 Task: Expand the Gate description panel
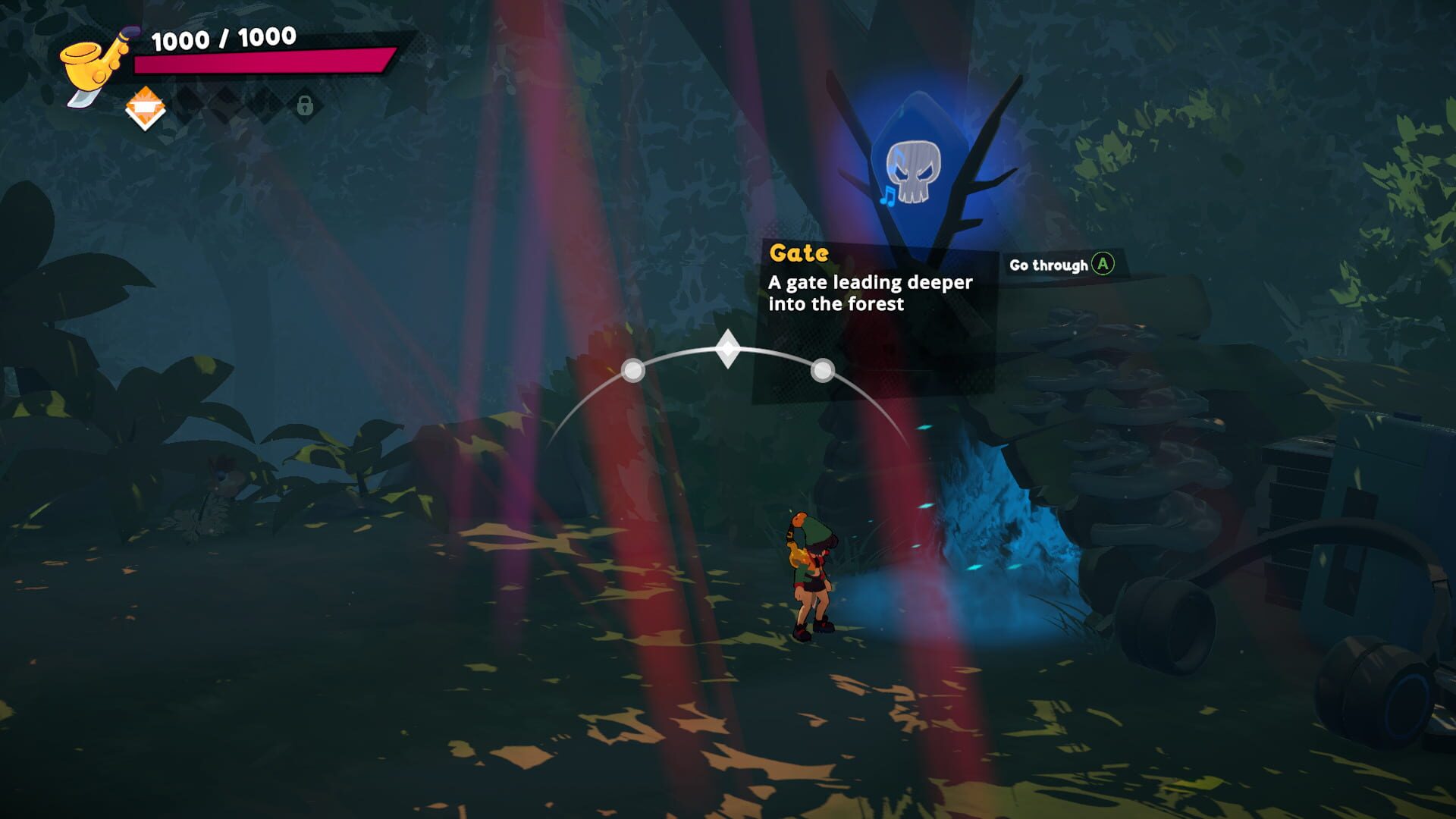(x=871, y=294)
